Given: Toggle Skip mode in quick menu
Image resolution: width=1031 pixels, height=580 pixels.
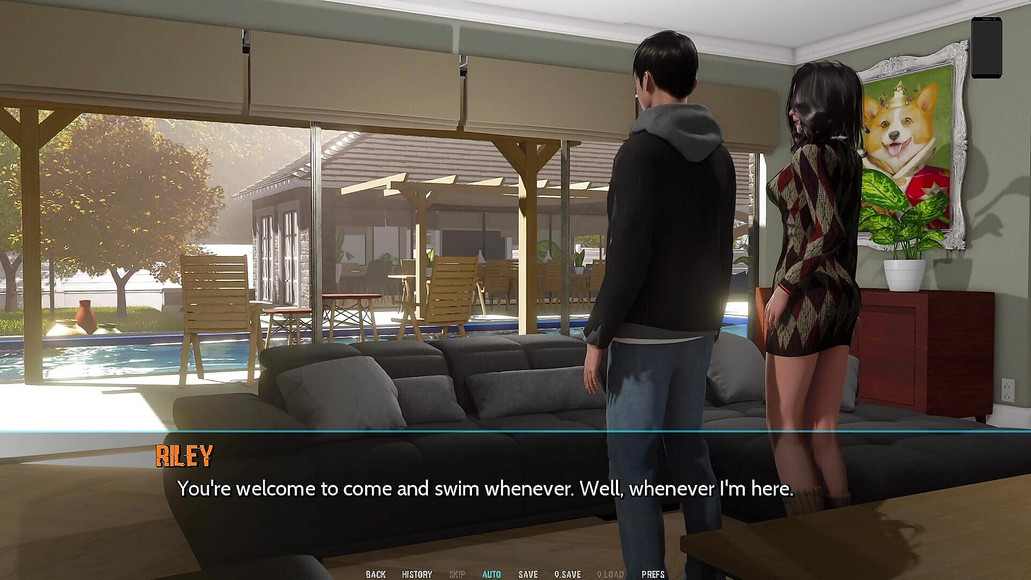Looking at the screenshot, I should 457,574.
